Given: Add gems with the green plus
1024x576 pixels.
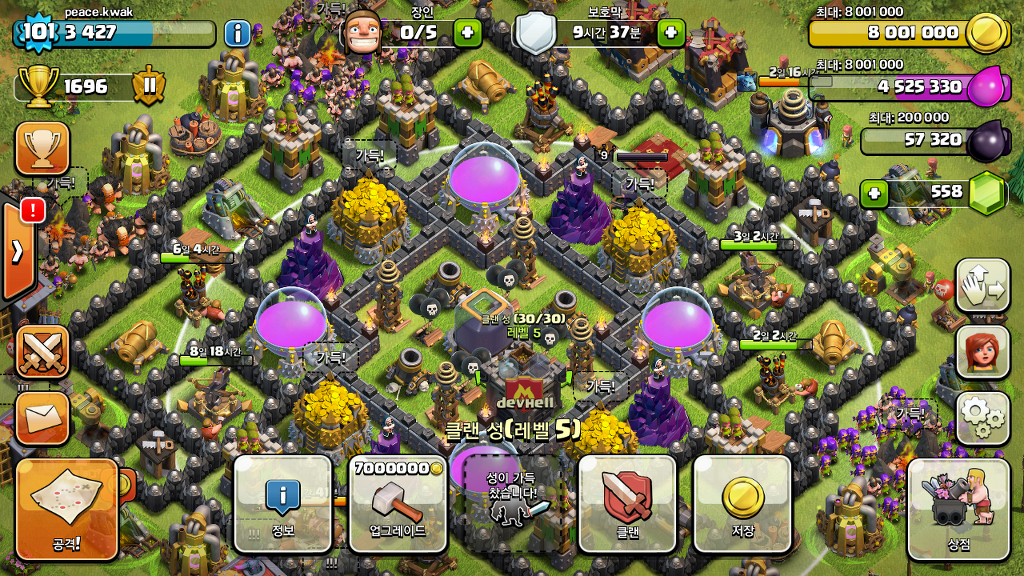Looking at the screenshot, I should (x=874, y=193).
